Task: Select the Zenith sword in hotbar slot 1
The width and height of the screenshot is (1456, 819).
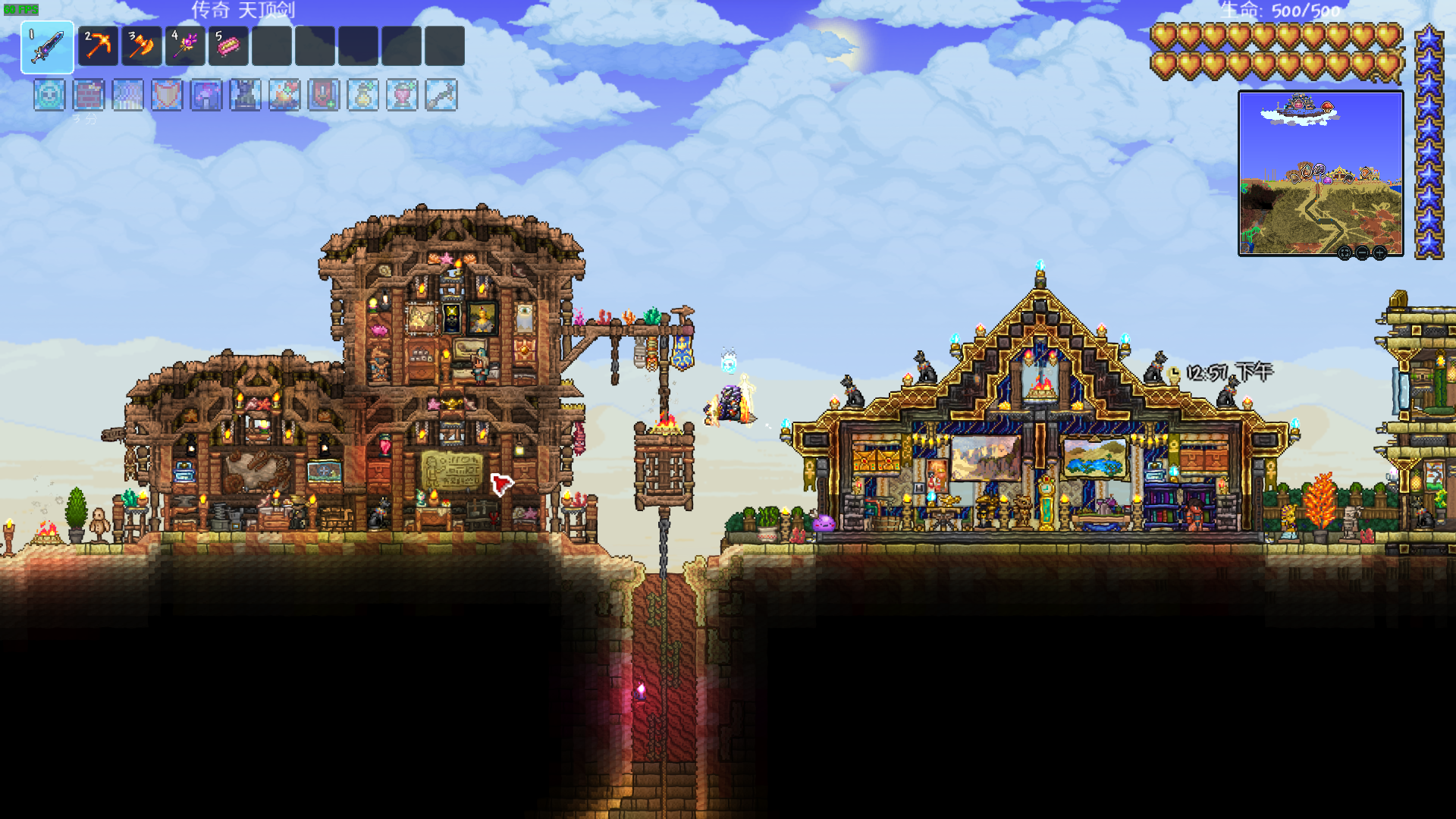Action: (47, 47)
